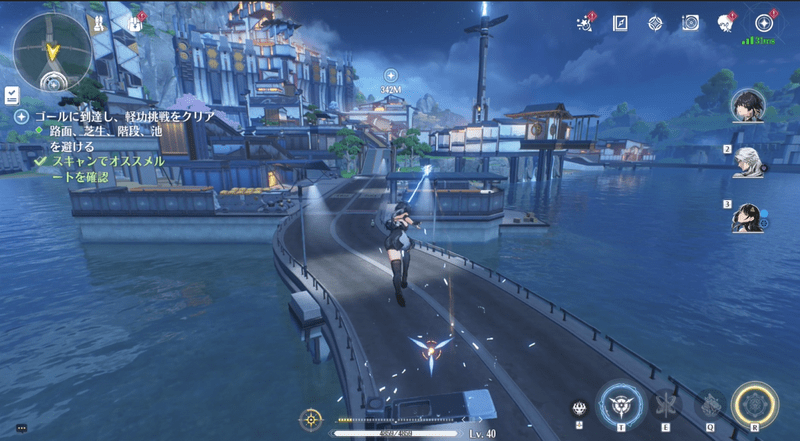Click the small white emblem left of skills

(x=579, y=408)
